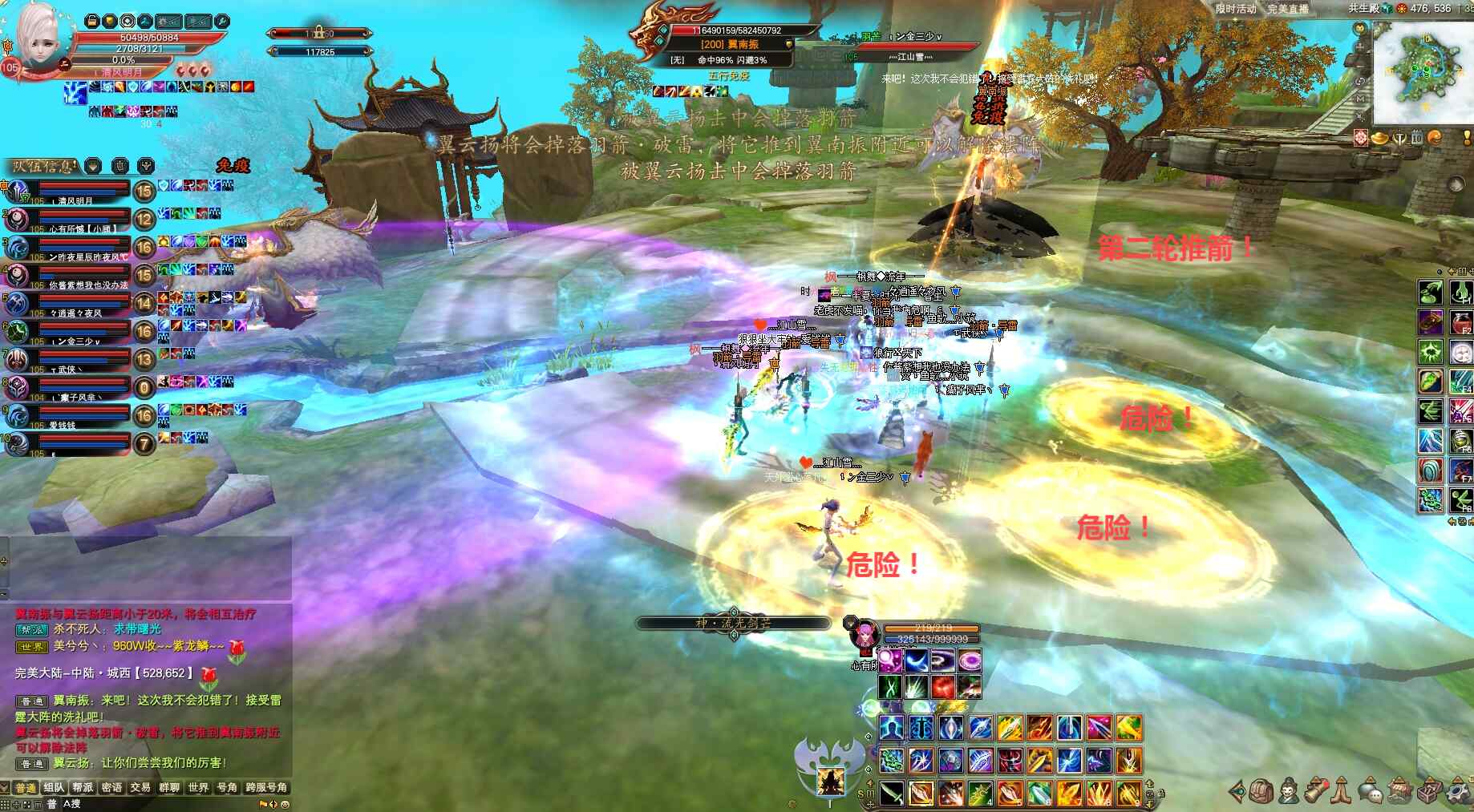Open the 限时活动 menu

pos(1236,9)
